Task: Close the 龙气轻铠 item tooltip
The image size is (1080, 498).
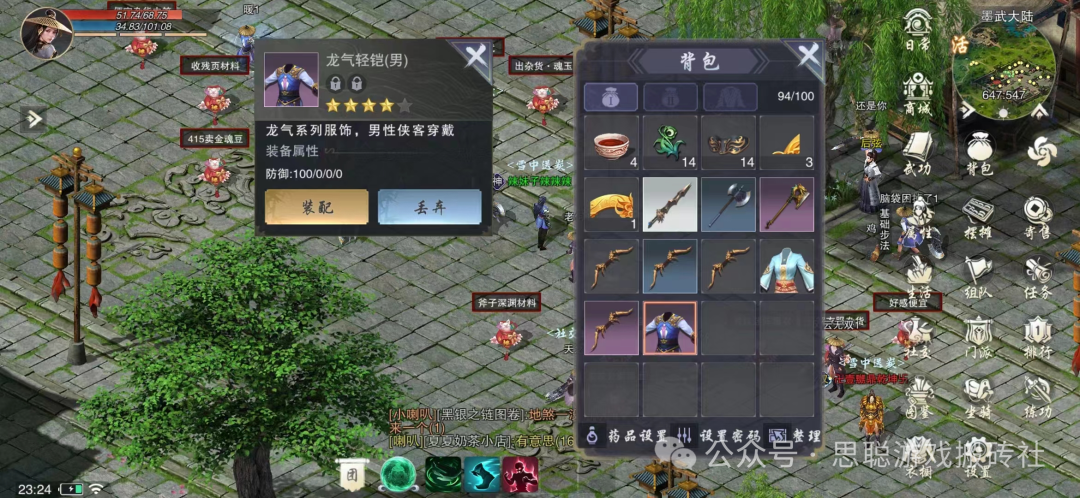Action: [x=475, y=56]
